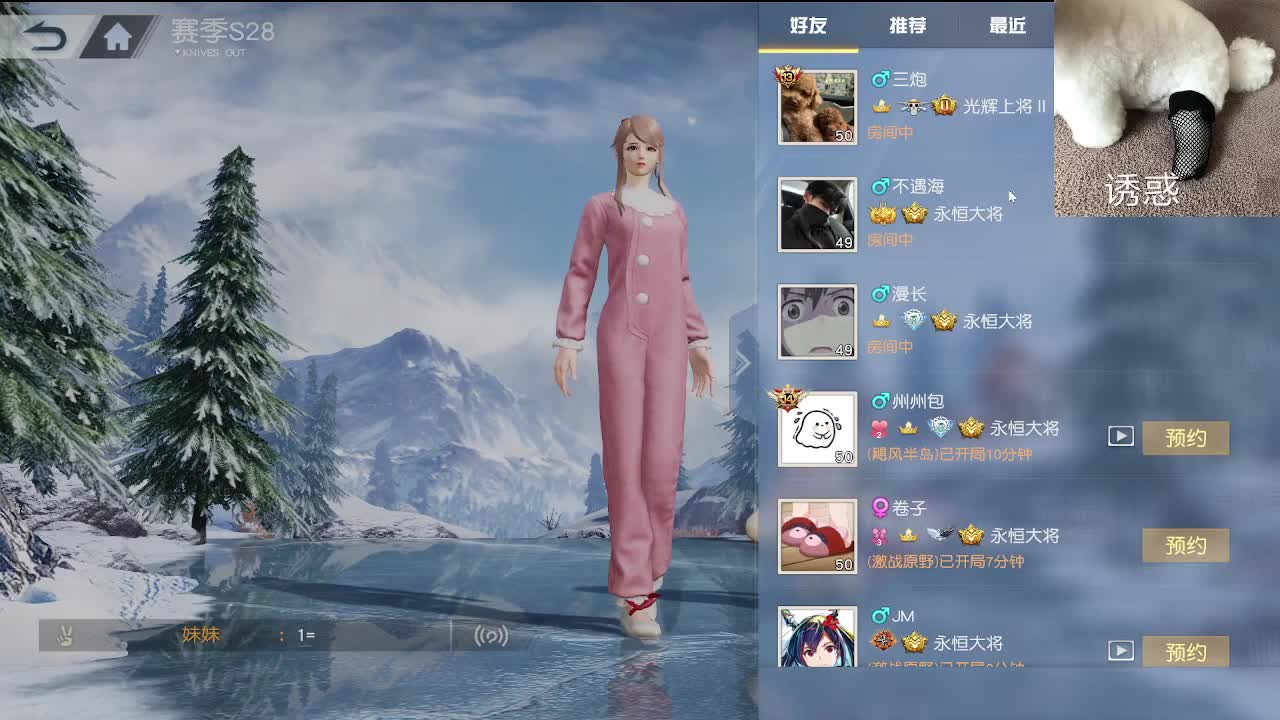This screenshot has height=720, width=1280.
Task: Click the pirate skull badge of 三炮
Action: point(914,105)
